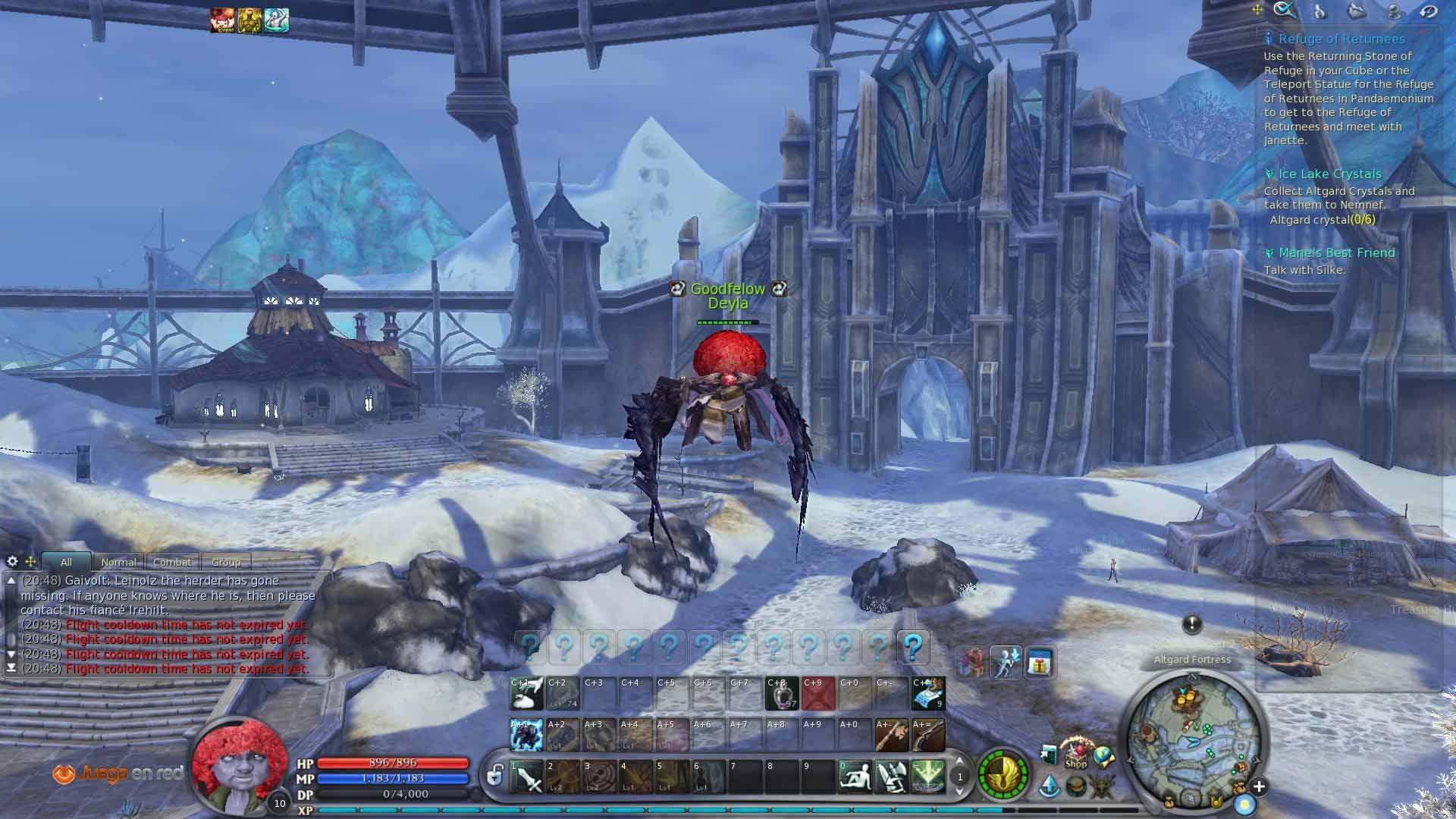The height and width of the screenshot is (819, 1456).
Task: Open the Mane's Best Friend quest
Action: (x=1336, y=253)
